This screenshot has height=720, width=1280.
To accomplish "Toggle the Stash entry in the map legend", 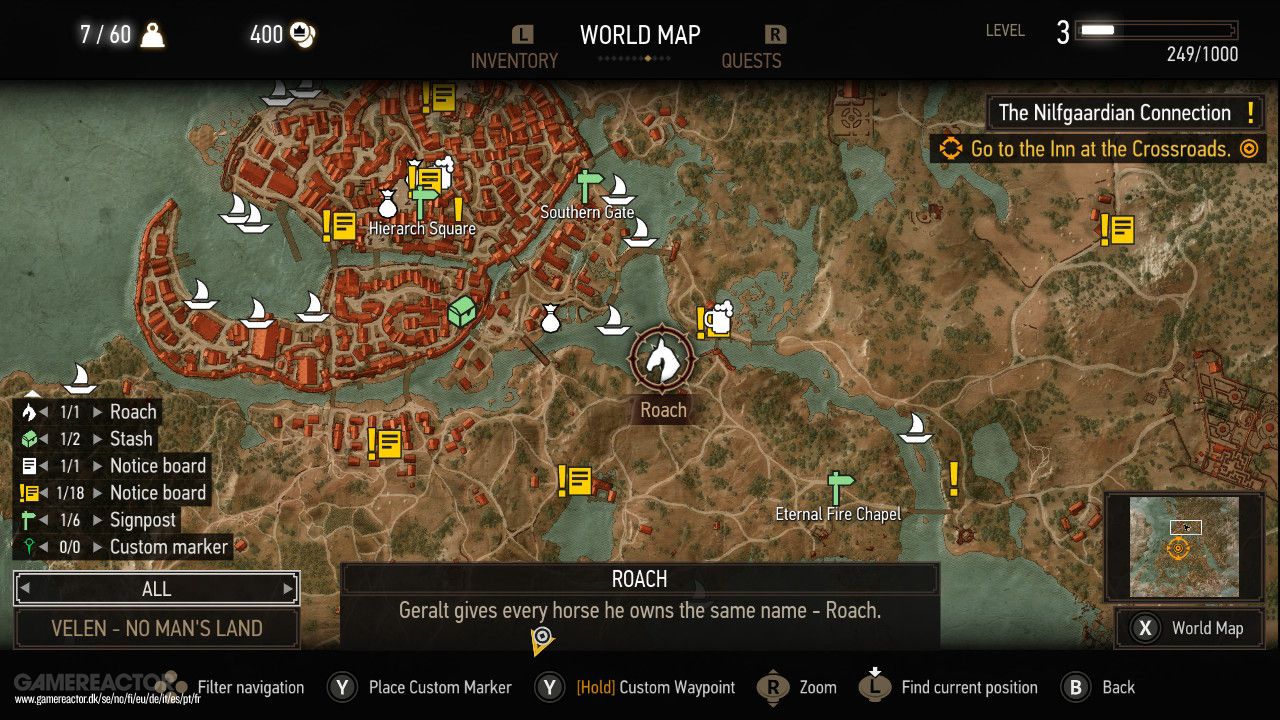I will pyautogui.click(x=130, y=438).
